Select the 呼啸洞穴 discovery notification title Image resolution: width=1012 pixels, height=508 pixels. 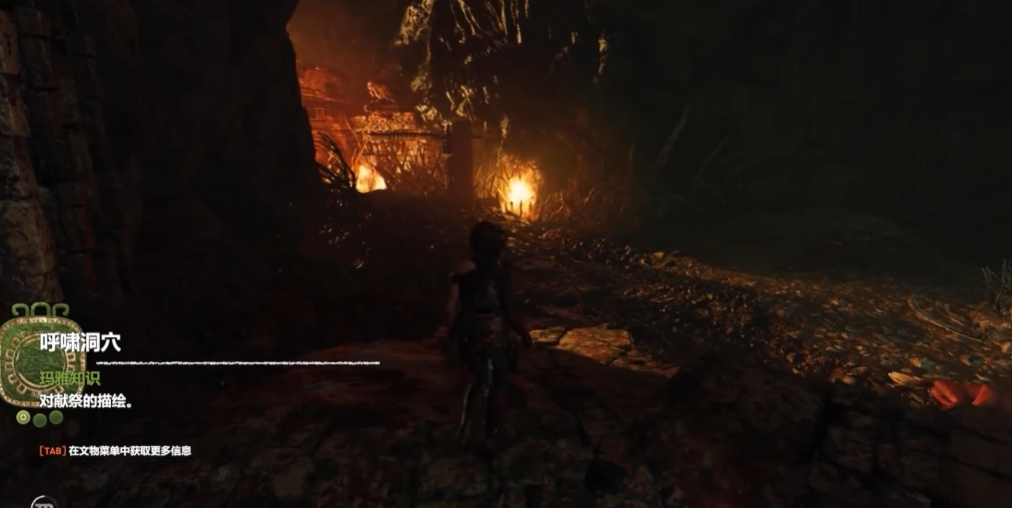point(80,342)
